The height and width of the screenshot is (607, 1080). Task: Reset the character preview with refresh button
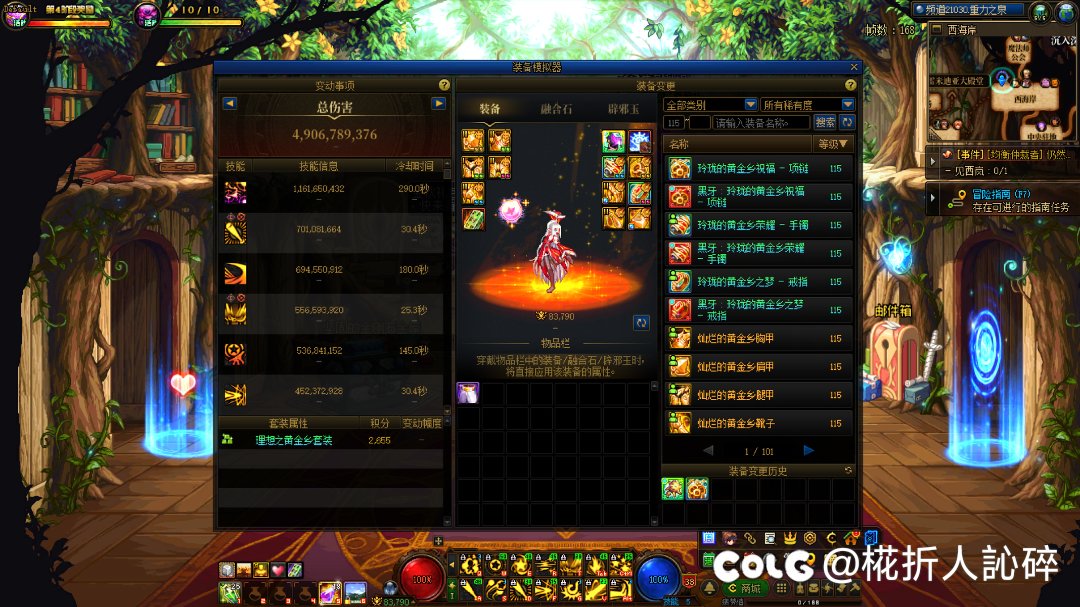click(x=641, y=322)
